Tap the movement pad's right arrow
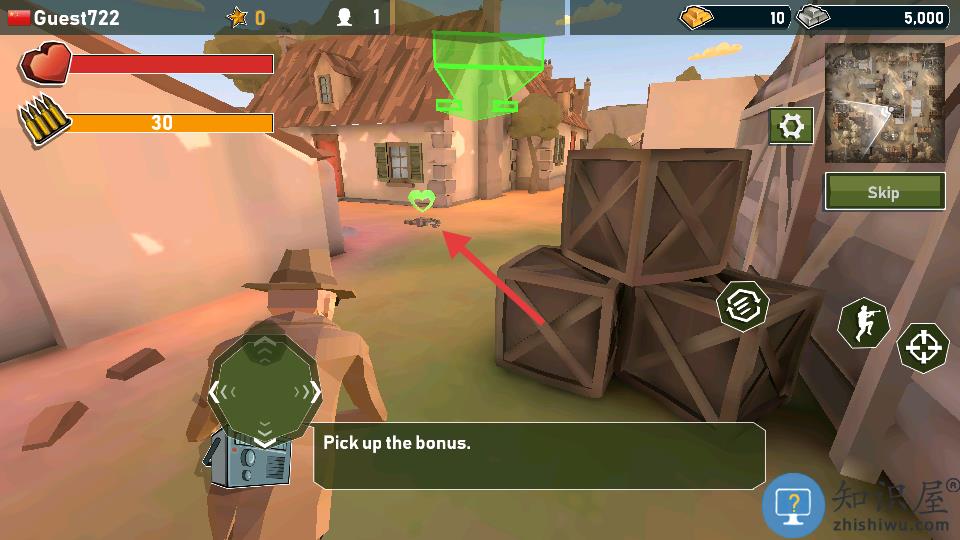Screen dimensions: 960x540 (x=314, y=392)
